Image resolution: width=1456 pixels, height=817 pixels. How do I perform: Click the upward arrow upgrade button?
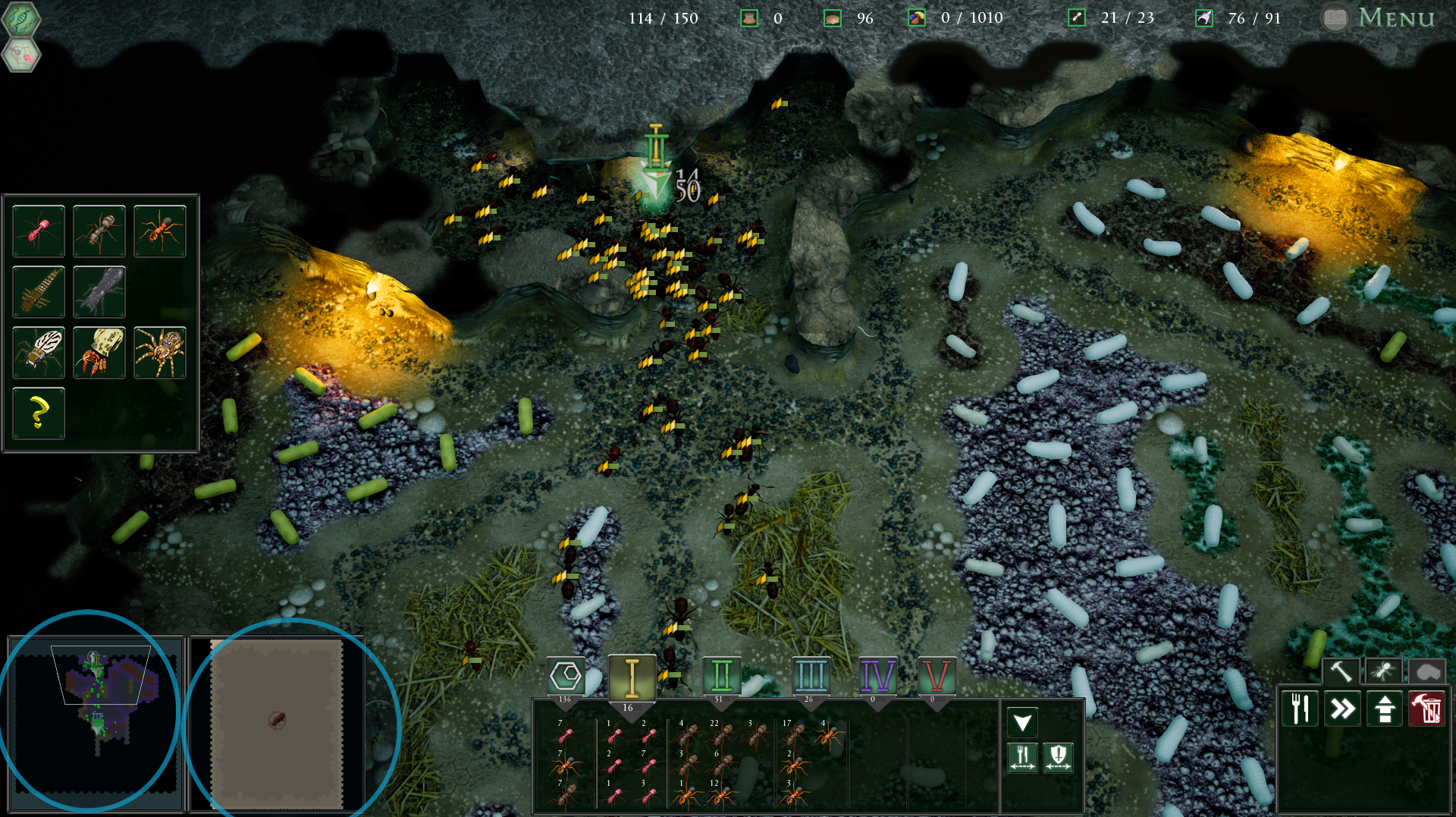tap(1385, 709)
